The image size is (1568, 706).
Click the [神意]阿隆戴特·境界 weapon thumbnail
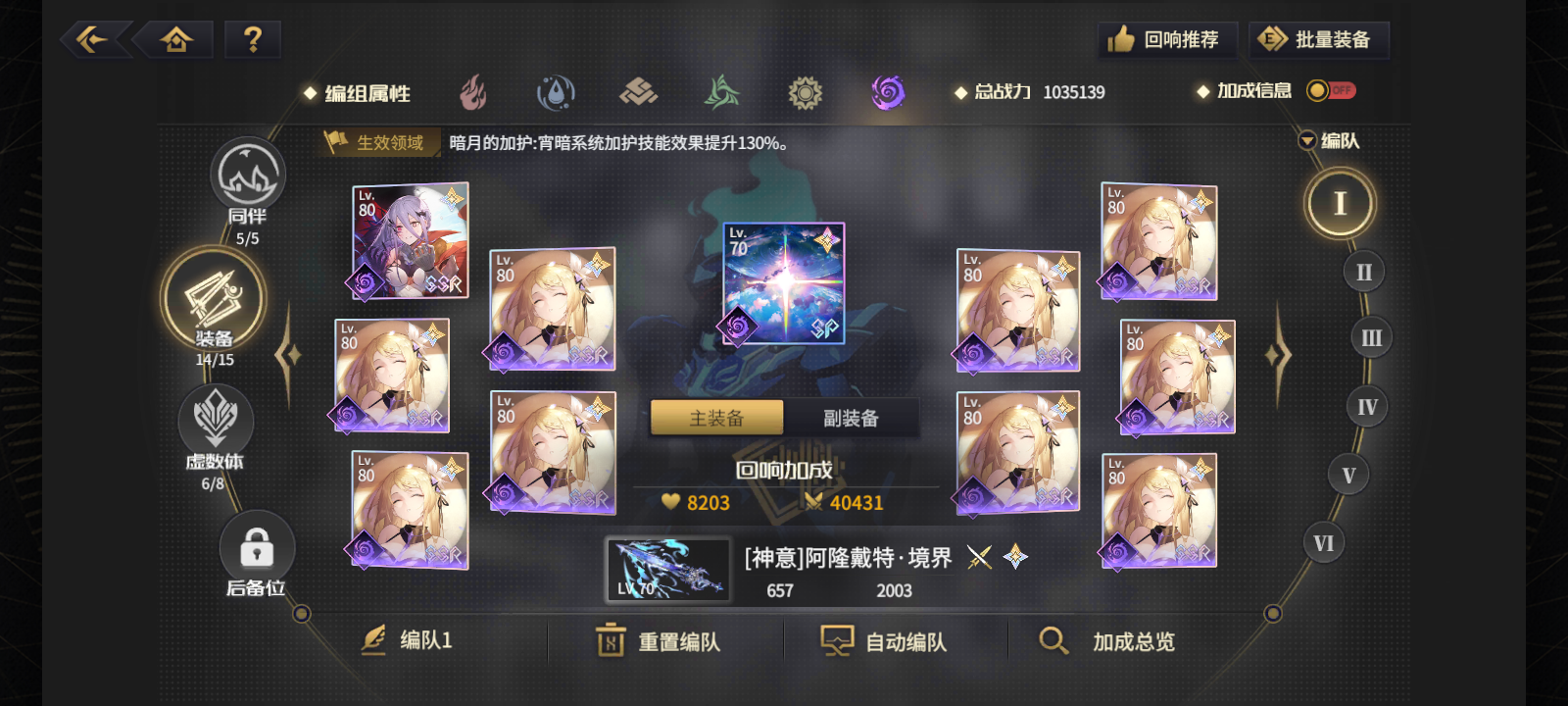click(666, 570)
